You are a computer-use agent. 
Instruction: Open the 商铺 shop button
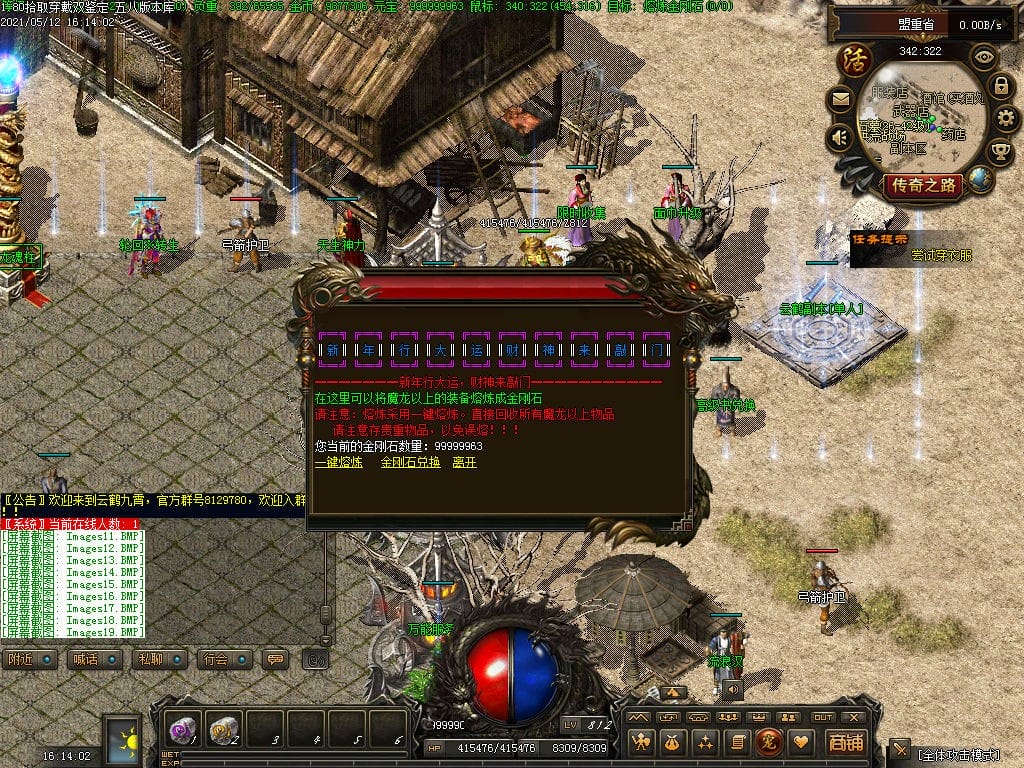point(844,742)
